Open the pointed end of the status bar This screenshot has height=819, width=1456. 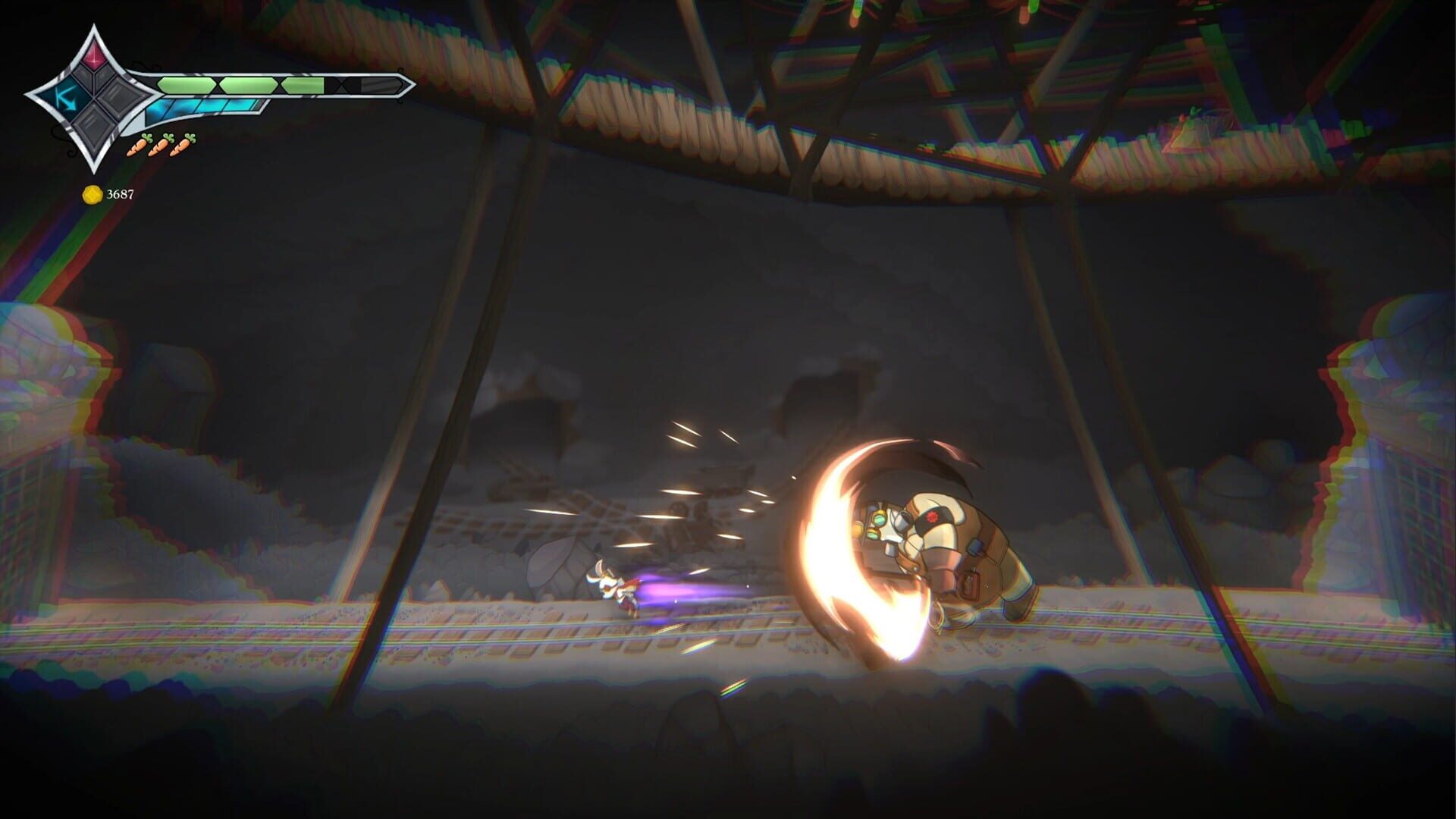(408, 83)
